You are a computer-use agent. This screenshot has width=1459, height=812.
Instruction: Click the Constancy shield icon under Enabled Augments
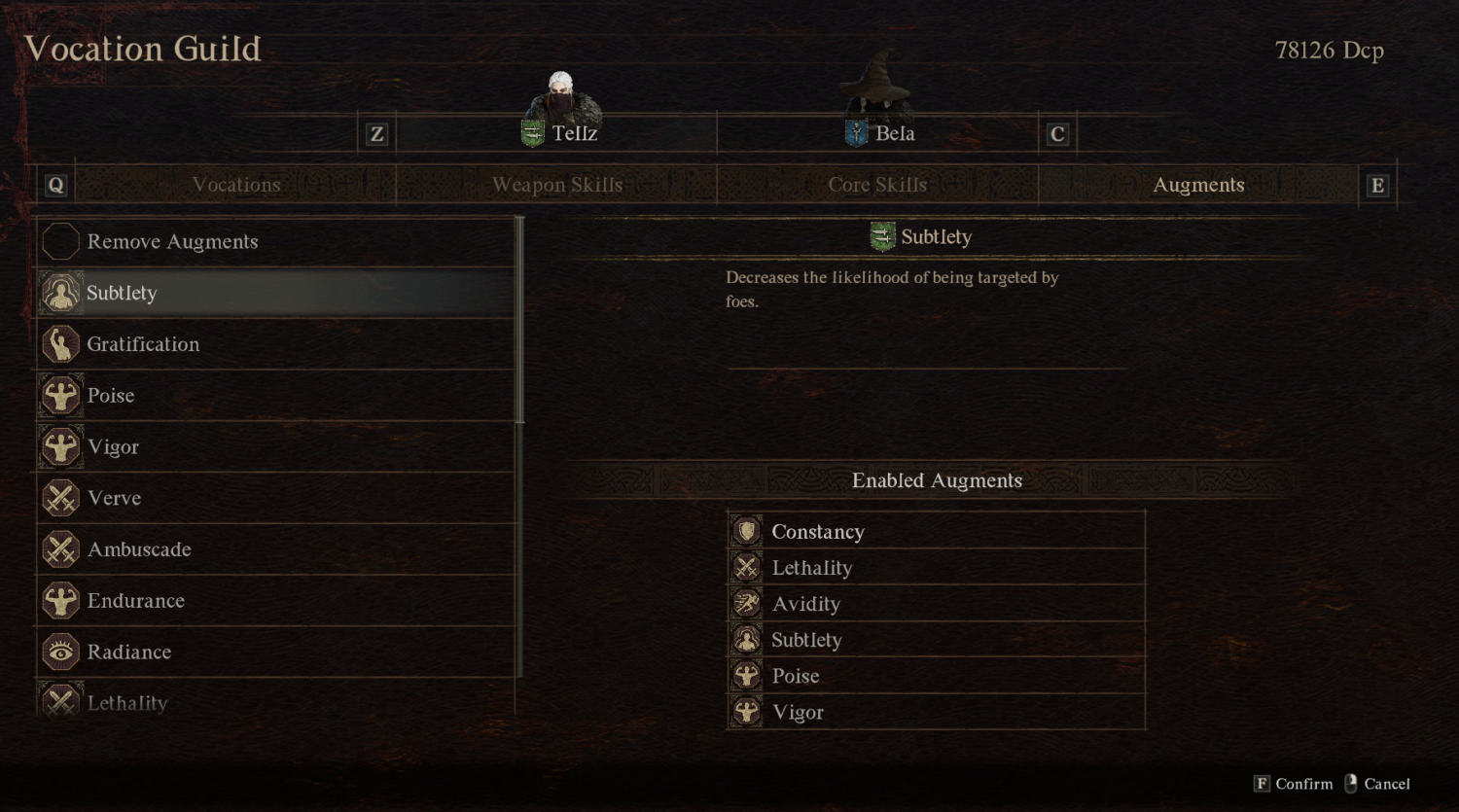click(745, 531)
